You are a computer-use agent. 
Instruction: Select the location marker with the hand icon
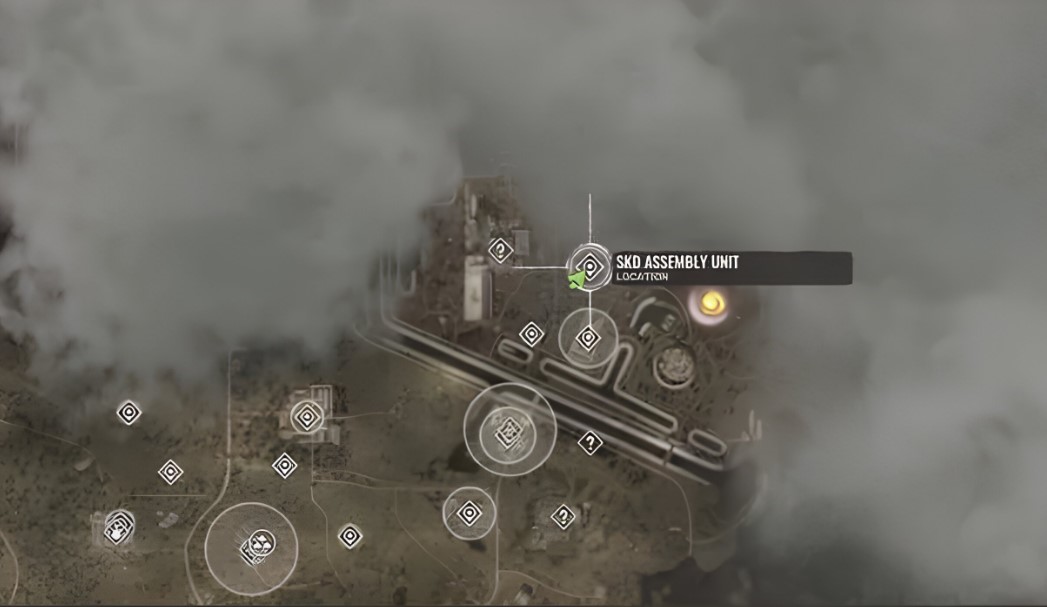tap(118, 527)
